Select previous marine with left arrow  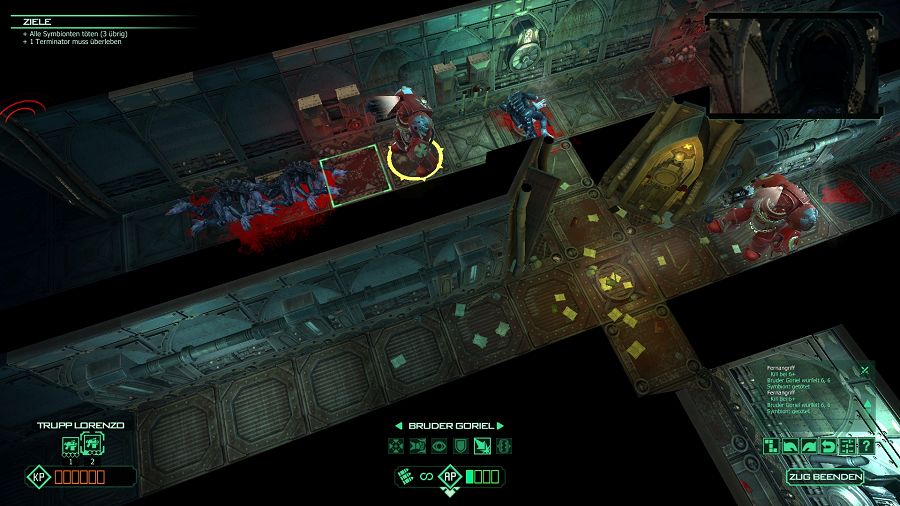coord(399,426)
